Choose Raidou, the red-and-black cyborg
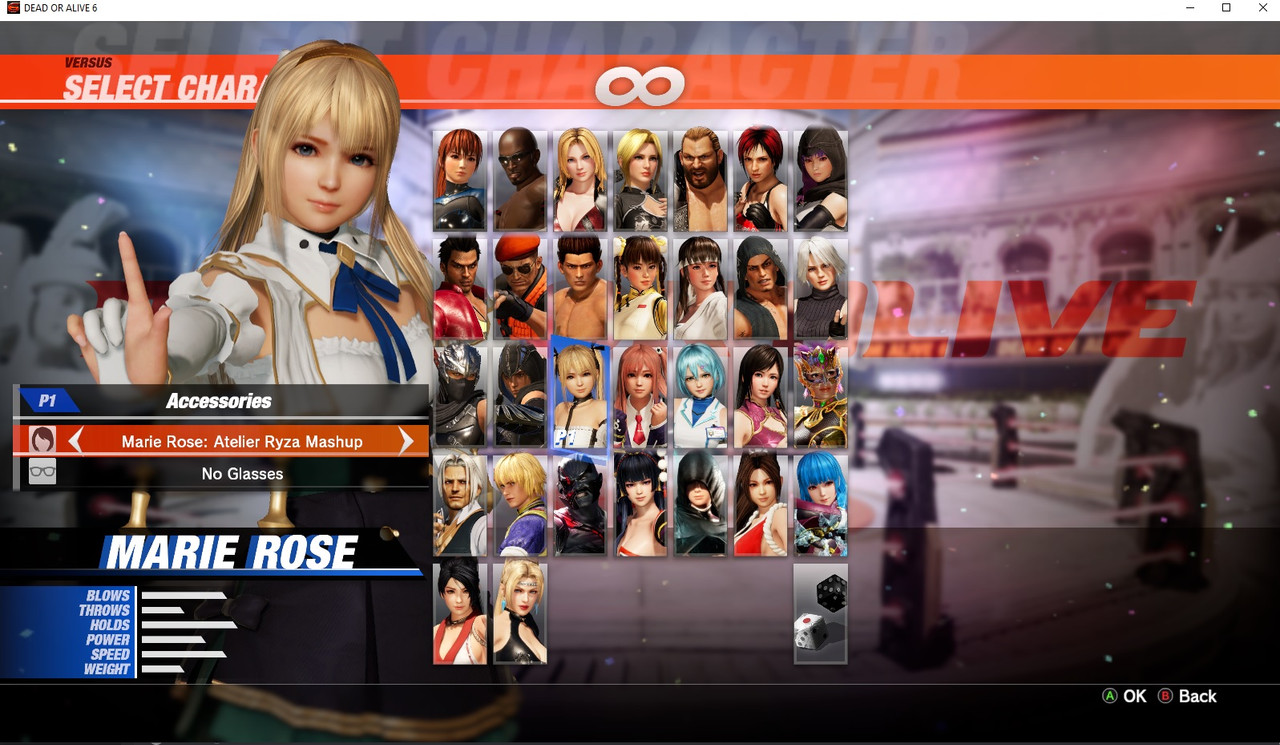Image resolution: width=1280 pixels, height=745 pixels. click(580, 504)
